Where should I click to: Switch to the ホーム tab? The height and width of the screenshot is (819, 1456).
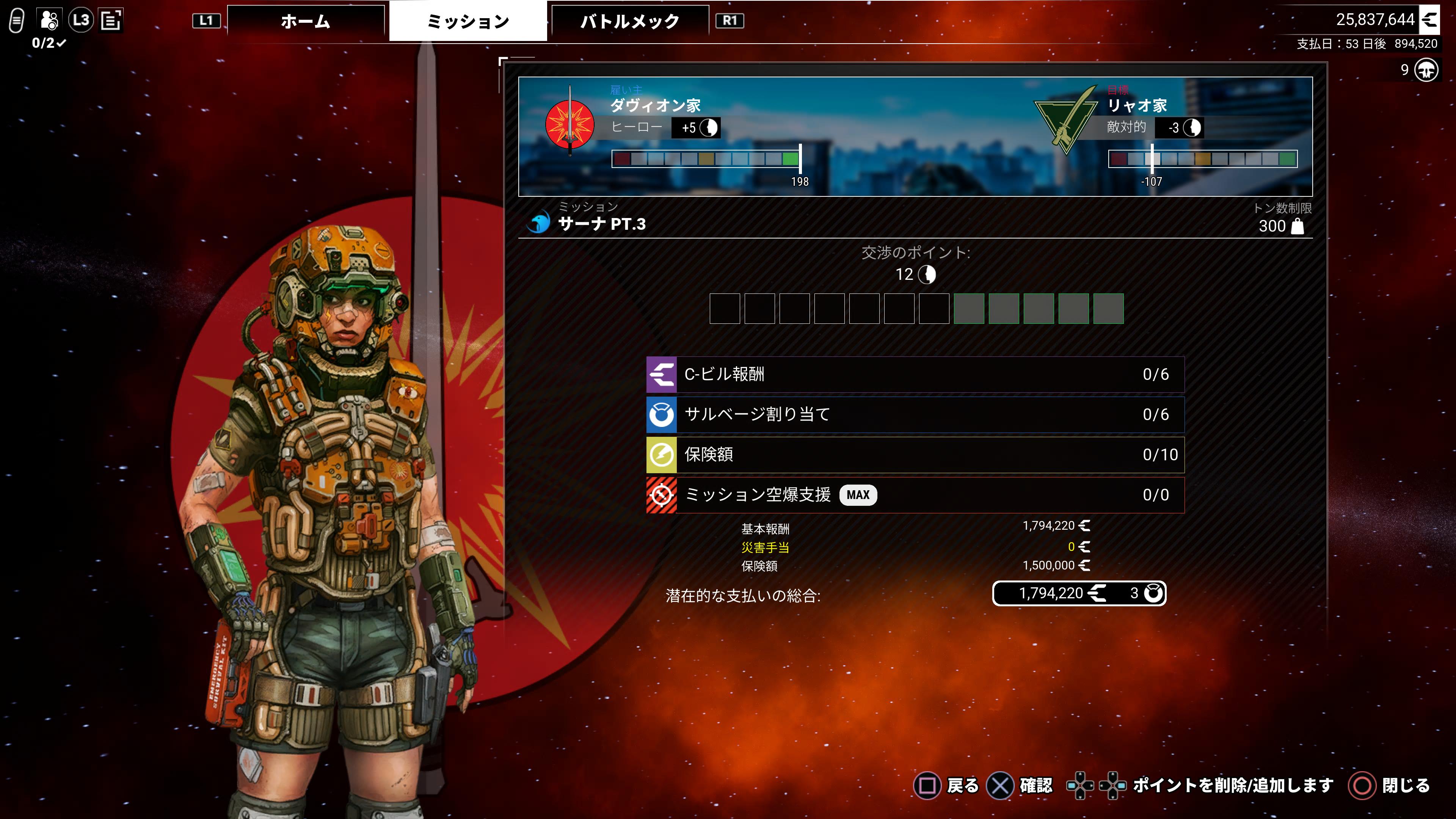305,22
